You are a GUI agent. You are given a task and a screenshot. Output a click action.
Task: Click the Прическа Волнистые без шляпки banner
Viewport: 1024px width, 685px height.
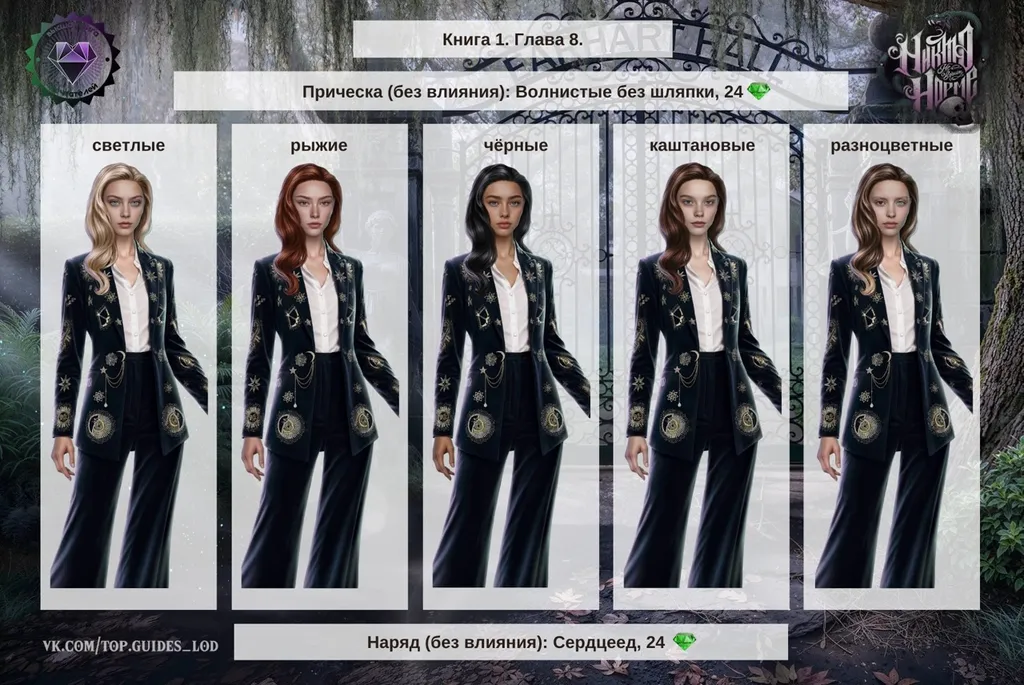[x=510, y=92]
